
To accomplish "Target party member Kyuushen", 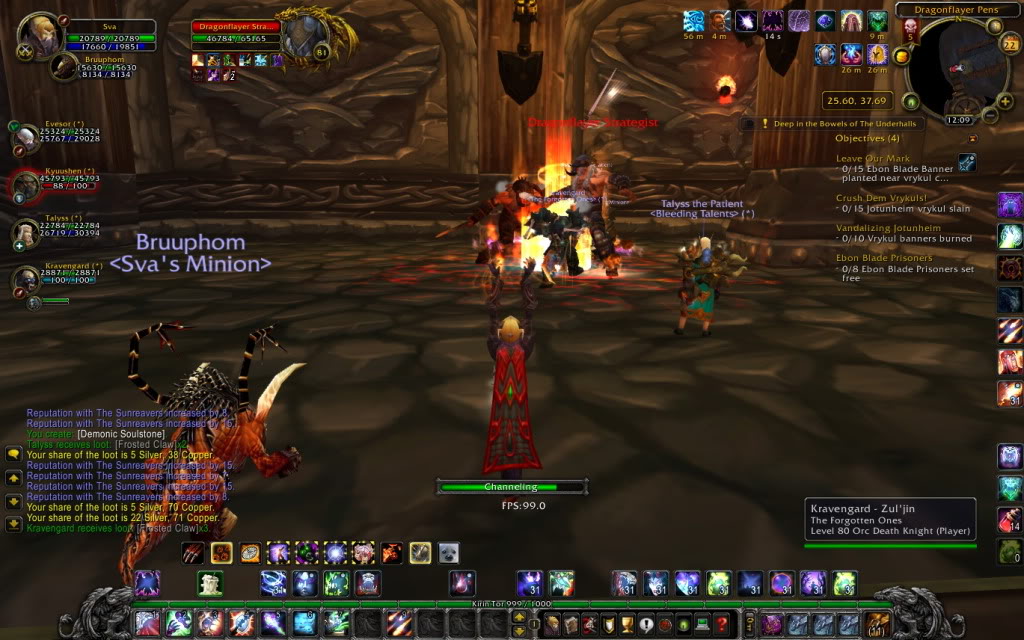I will 26,185.
